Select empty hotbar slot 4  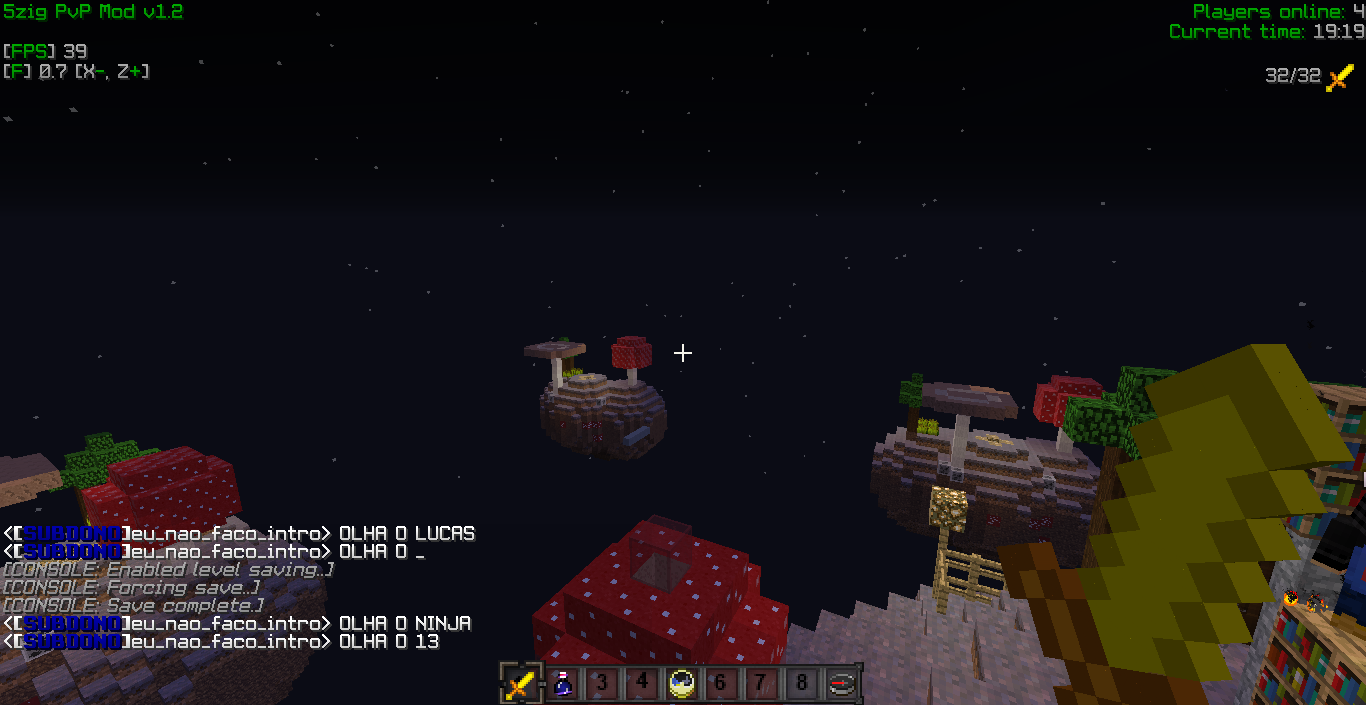tap(642, 684)
